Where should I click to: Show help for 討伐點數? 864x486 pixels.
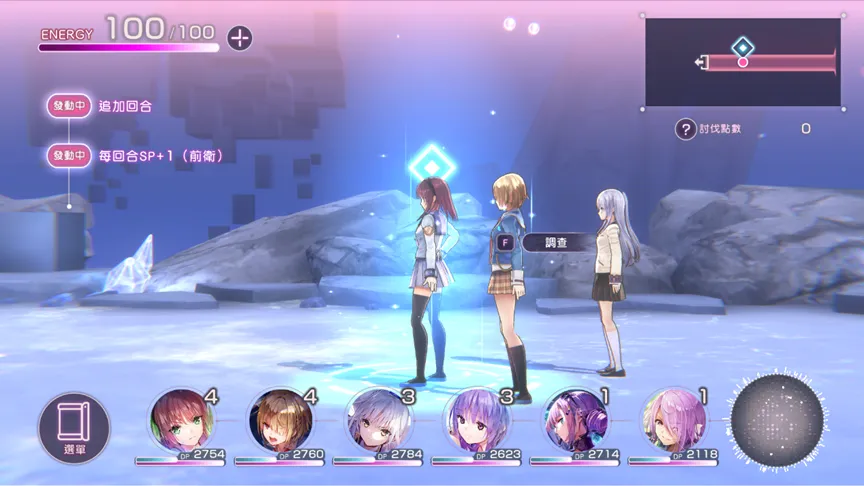[x=685, y=129]
